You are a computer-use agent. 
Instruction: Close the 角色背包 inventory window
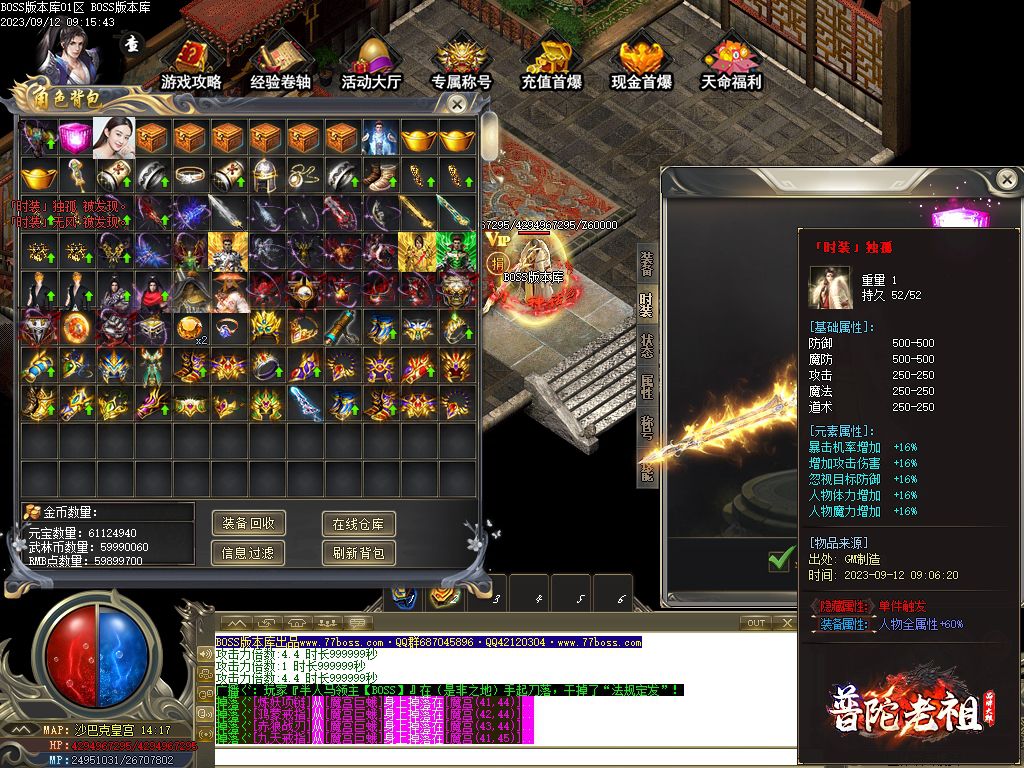(456, 103)
